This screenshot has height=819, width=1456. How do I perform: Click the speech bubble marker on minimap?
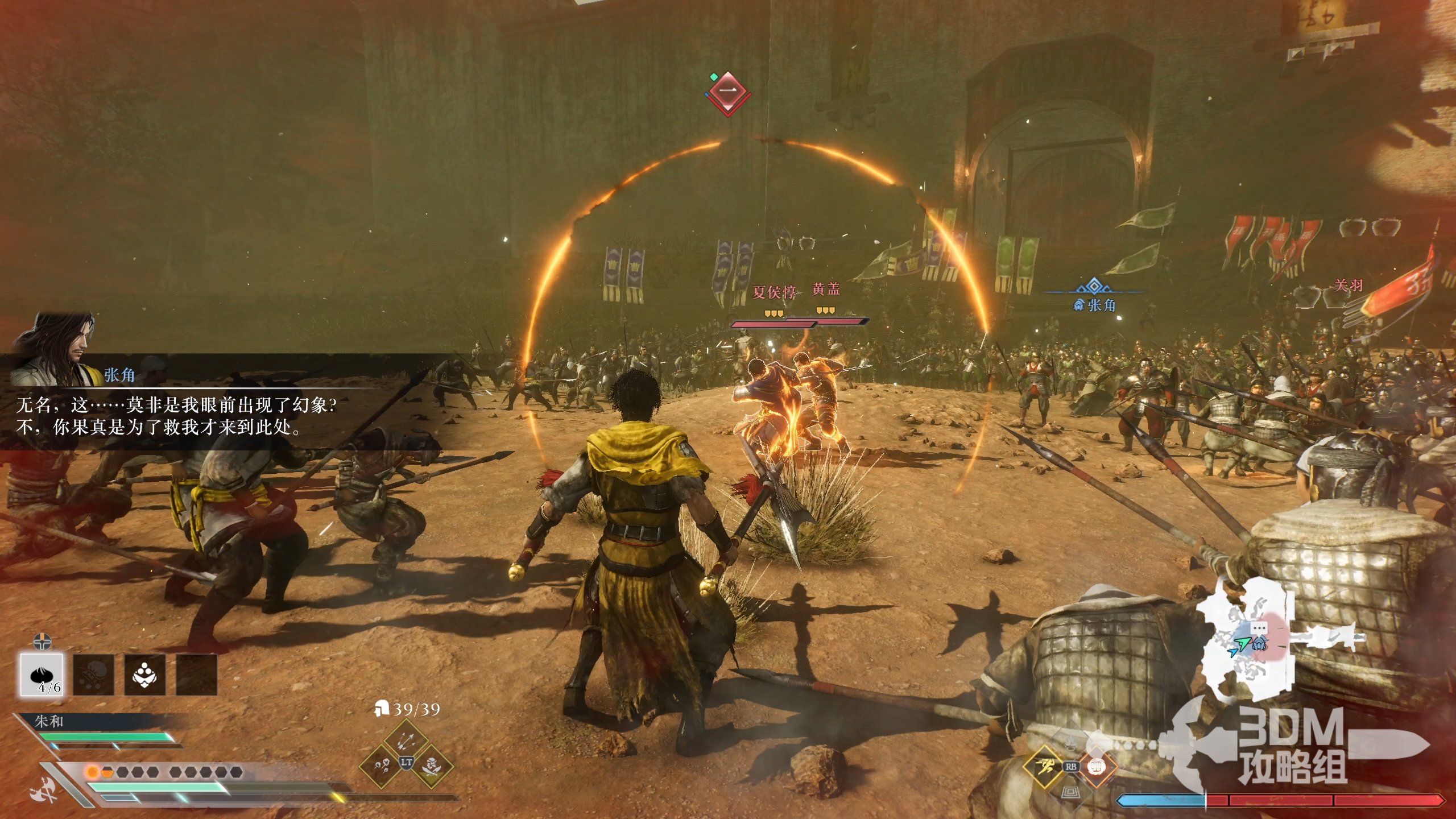[x=1259, y=627]
